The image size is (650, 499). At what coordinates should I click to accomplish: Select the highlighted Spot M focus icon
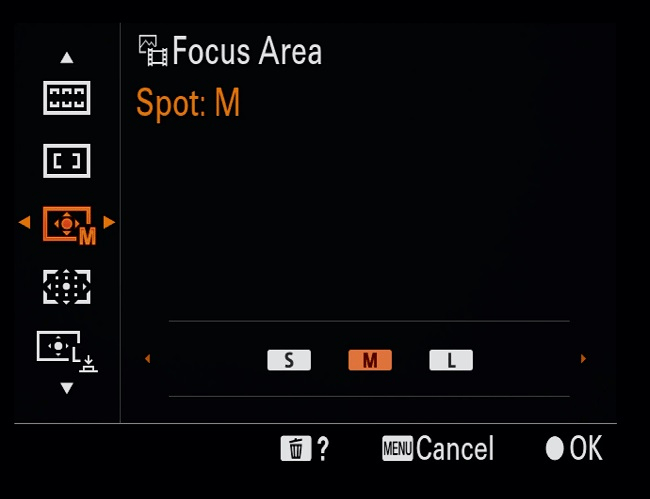(x=68, y=224)
